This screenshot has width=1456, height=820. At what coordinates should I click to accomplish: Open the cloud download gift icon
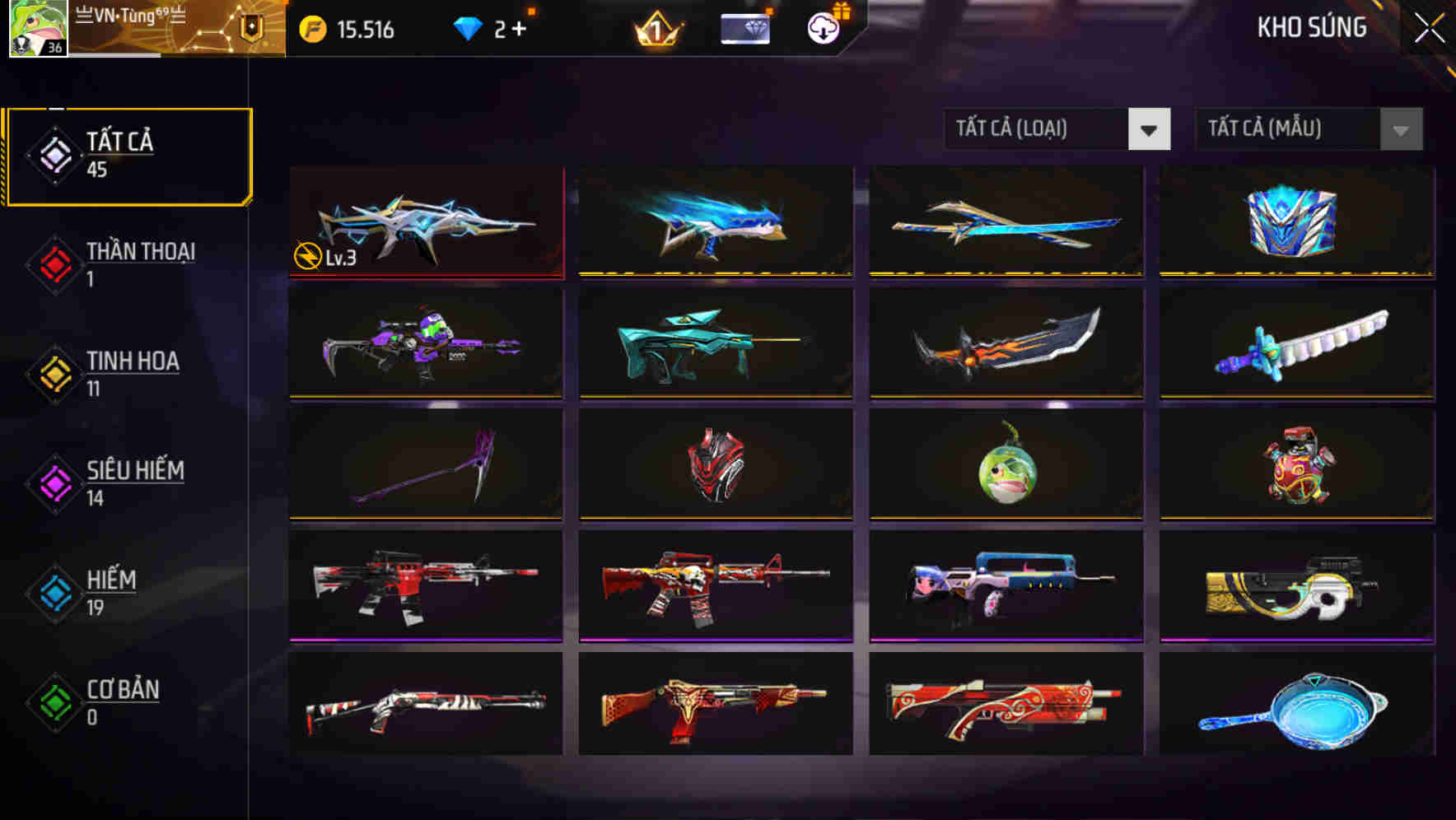pos(822,27)
